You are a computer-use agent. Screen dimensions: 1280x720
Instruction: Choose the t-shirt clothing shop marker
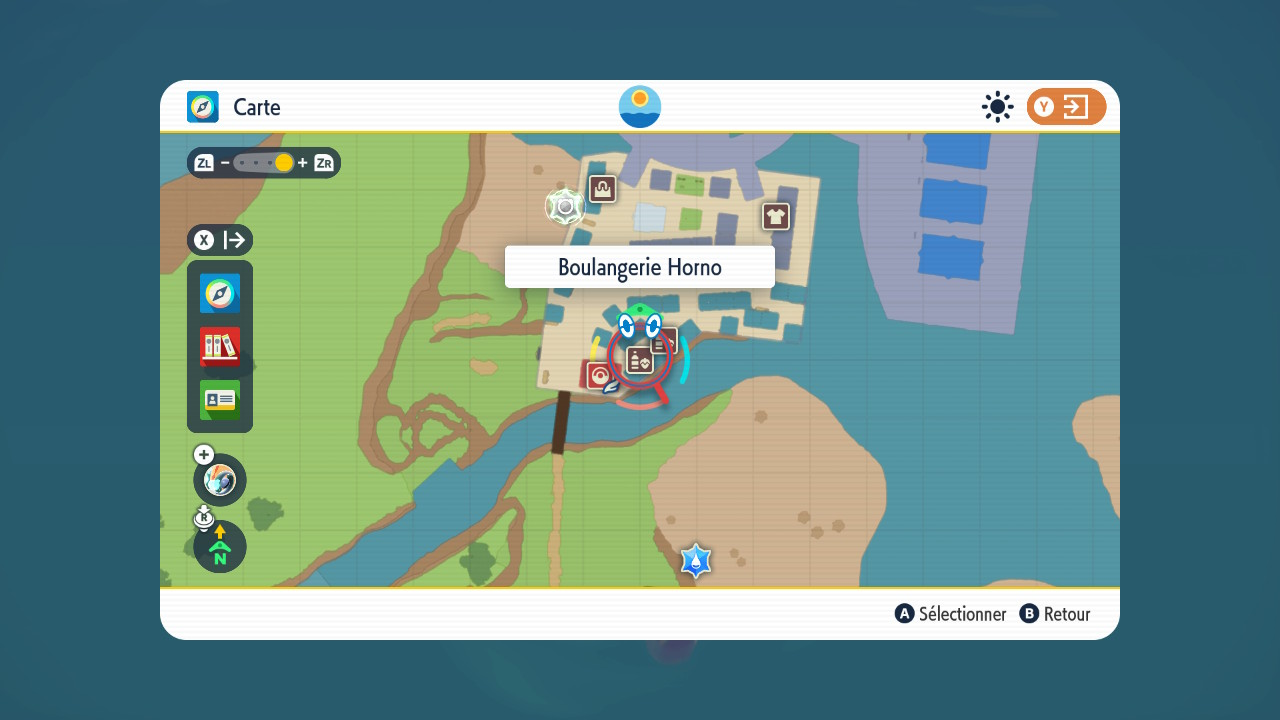coord(776,216)
